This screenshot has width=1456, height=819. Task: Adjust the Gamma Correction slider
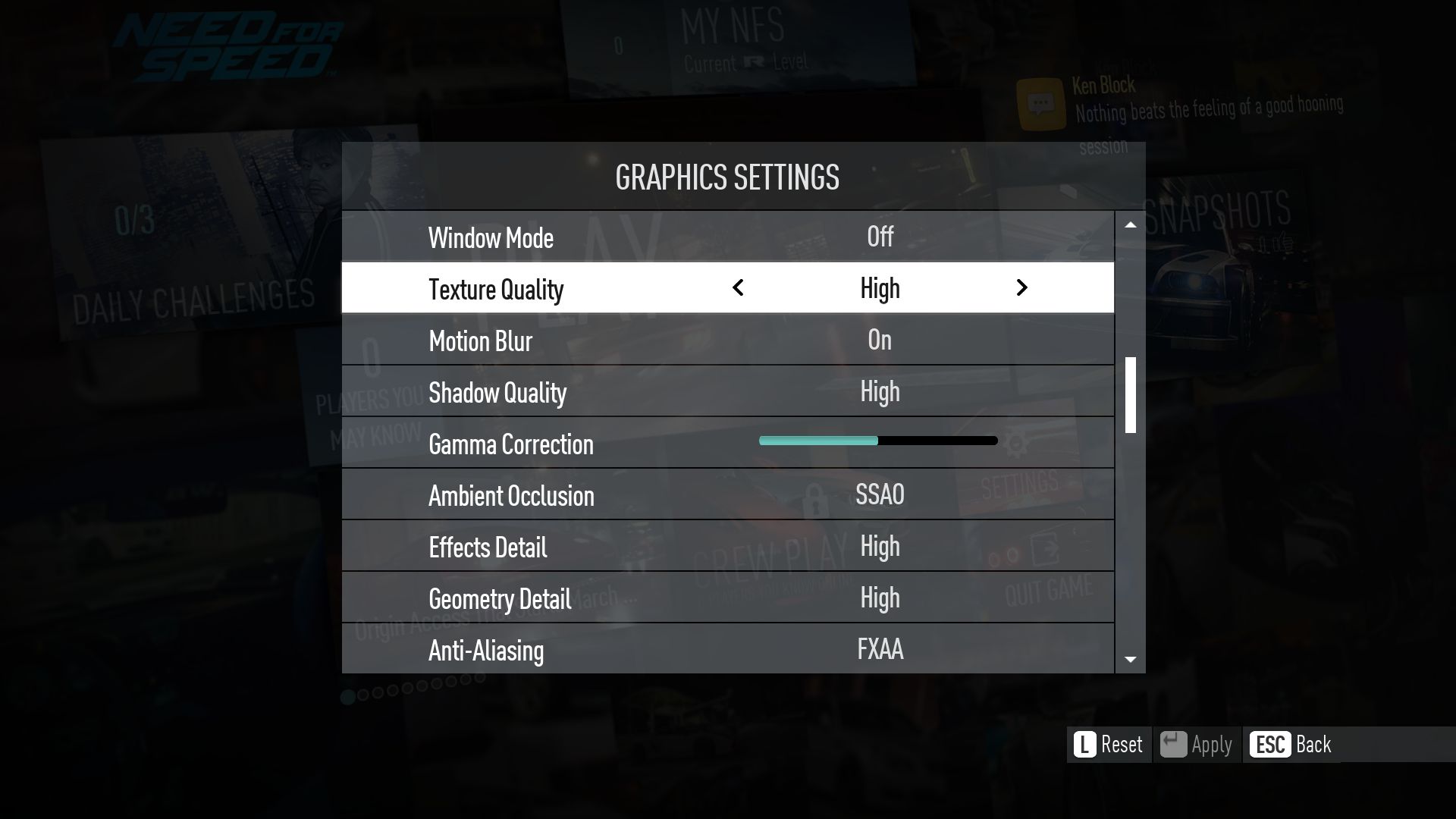pos(878,441)
